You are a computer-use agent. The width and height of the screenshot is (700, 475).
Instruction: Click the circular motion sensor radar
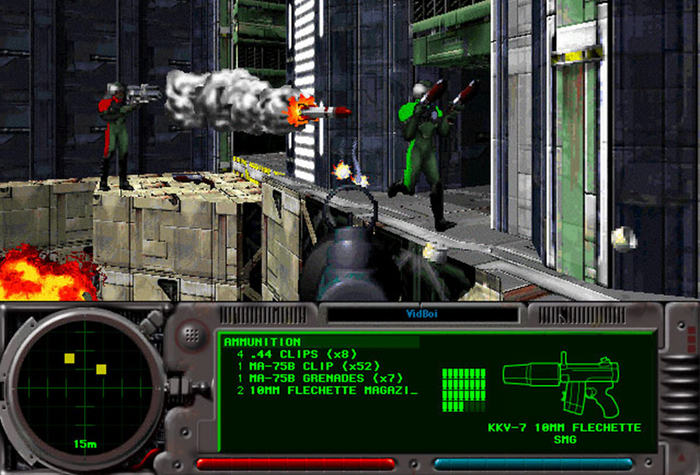point(82,379)
